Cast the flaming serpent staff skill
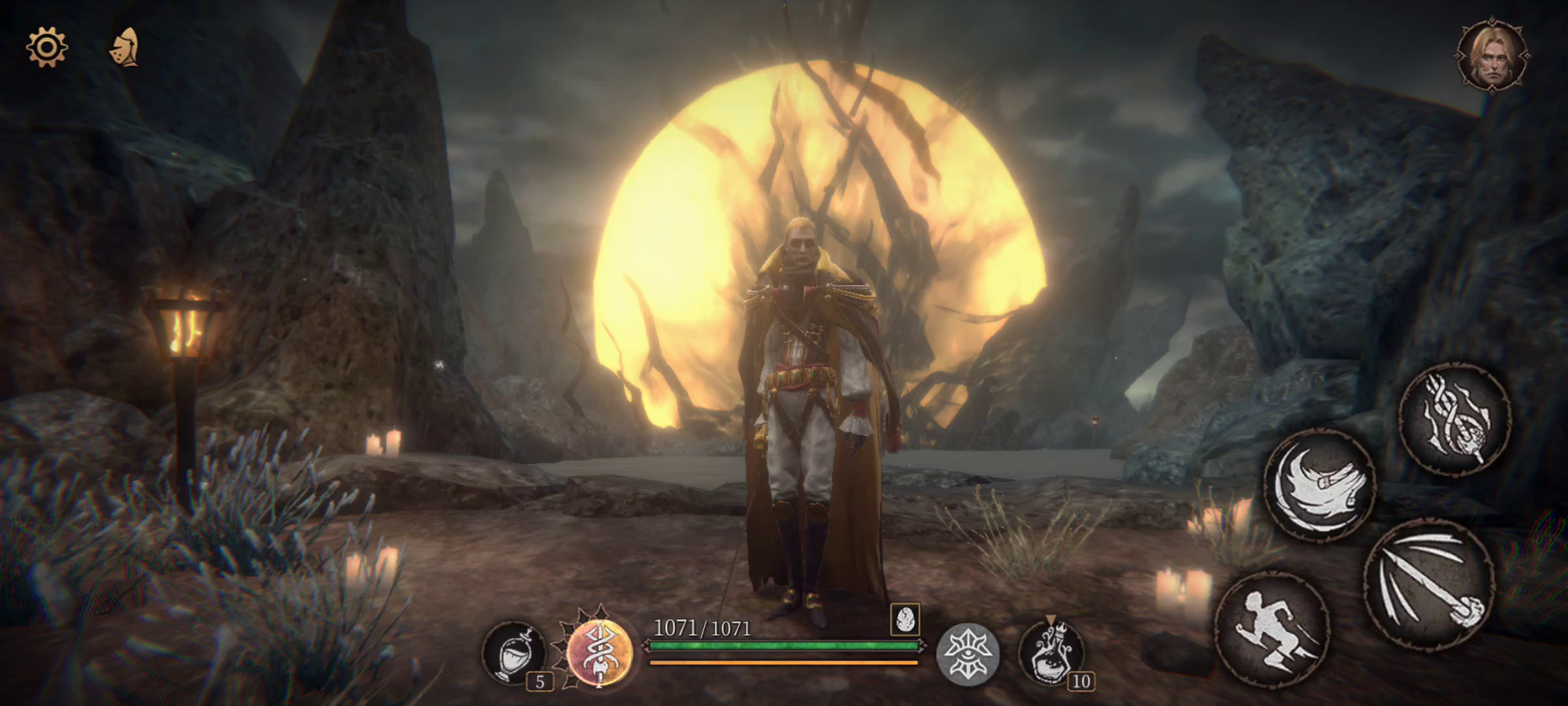The height and width of the screenshot is (706, 1568). click(x=1455, y=419)
